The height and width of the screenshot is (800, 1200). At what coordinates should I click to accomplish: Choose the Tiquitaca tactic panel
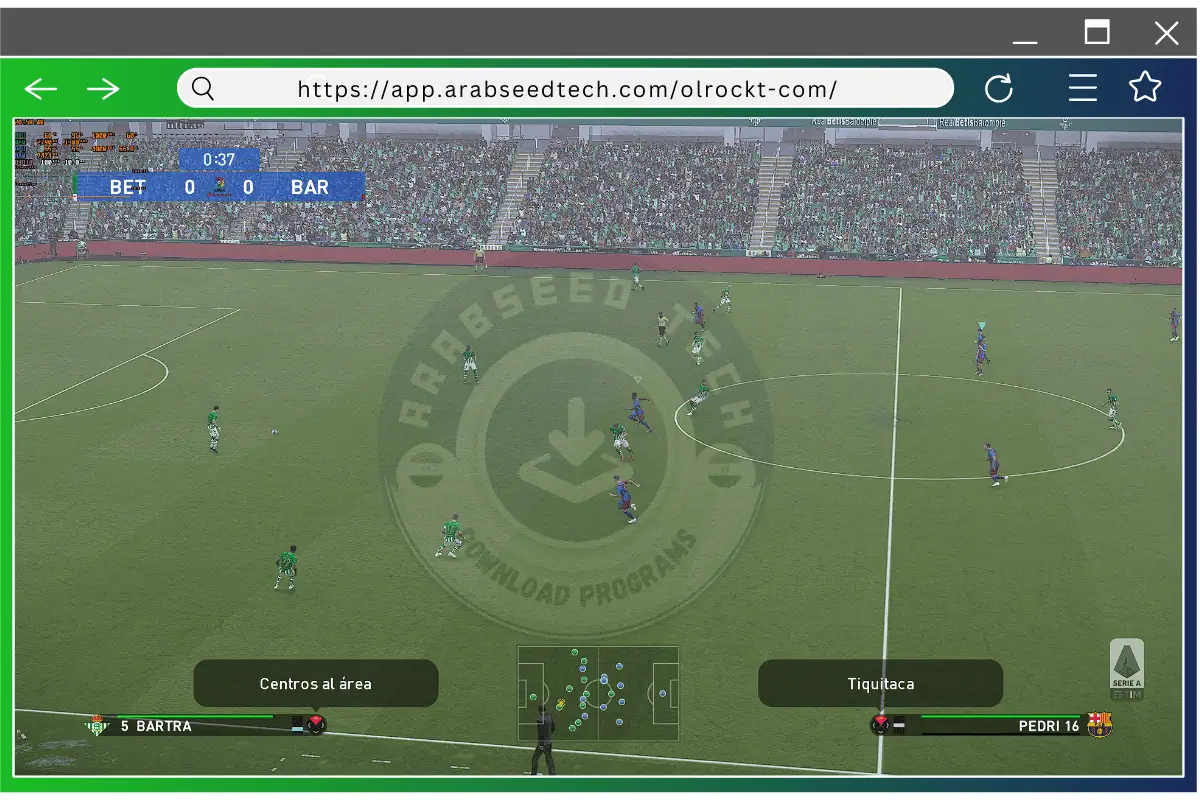coord(880,684)
